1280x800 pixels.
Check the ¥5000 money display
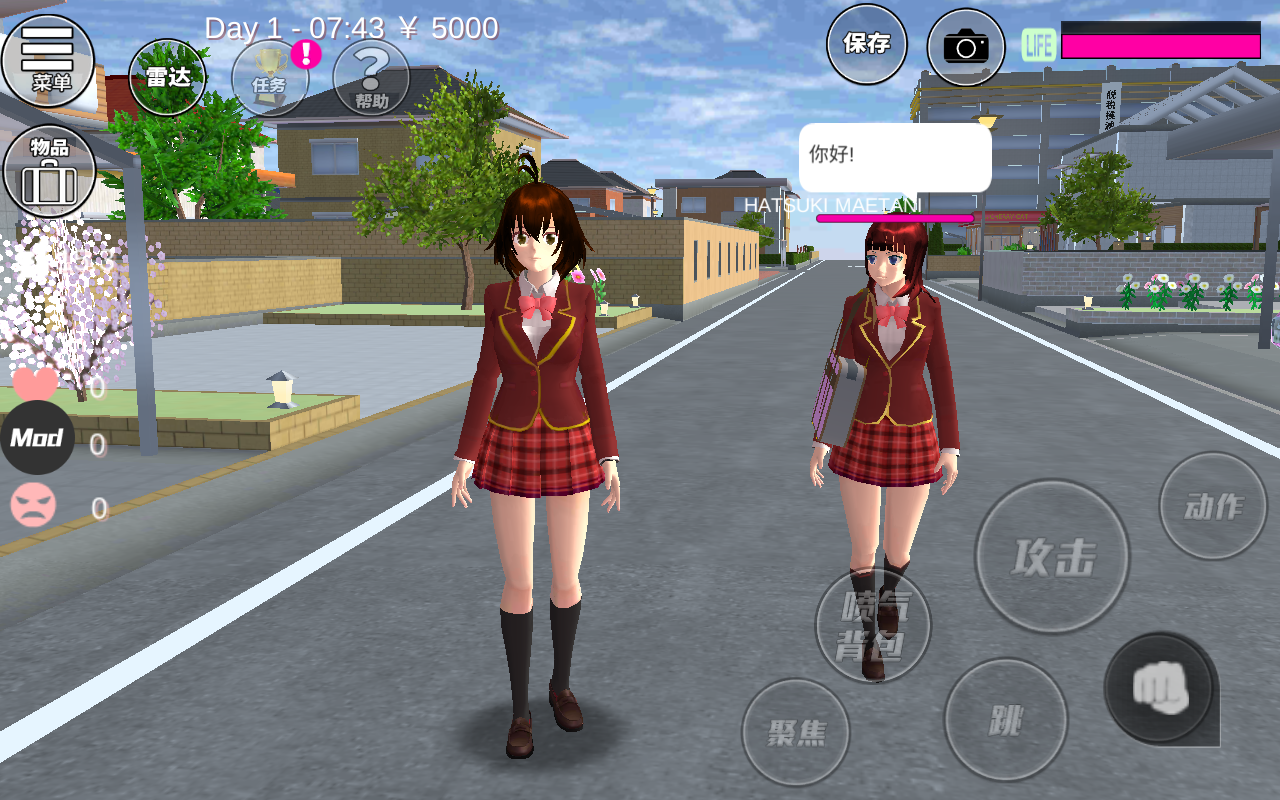(x=448, y=28)
